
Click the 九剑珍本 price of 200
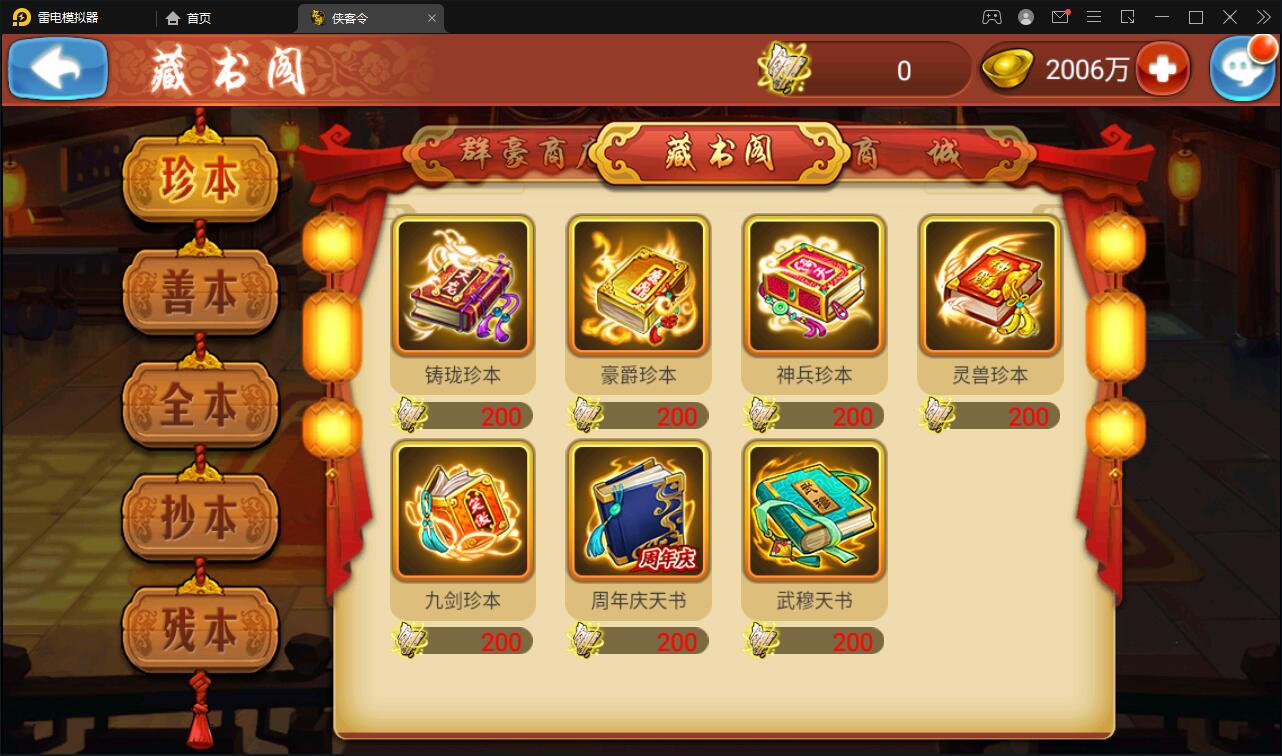[x=499, y=641]
